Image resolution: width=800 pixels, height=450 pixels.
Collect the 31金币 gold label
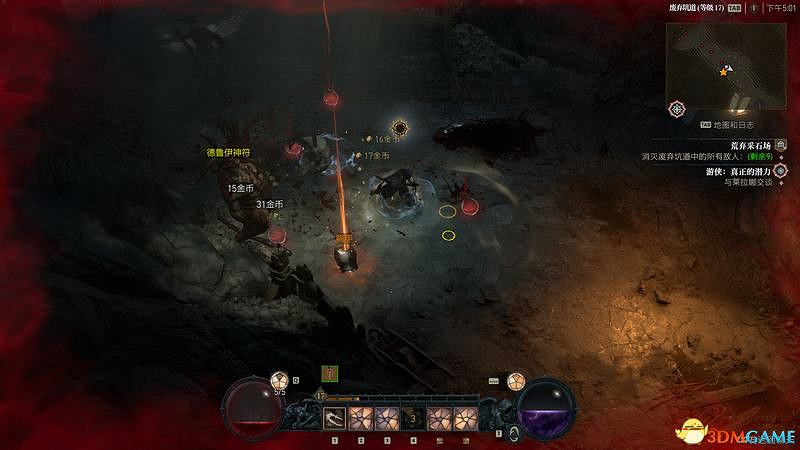click(270, 204)
